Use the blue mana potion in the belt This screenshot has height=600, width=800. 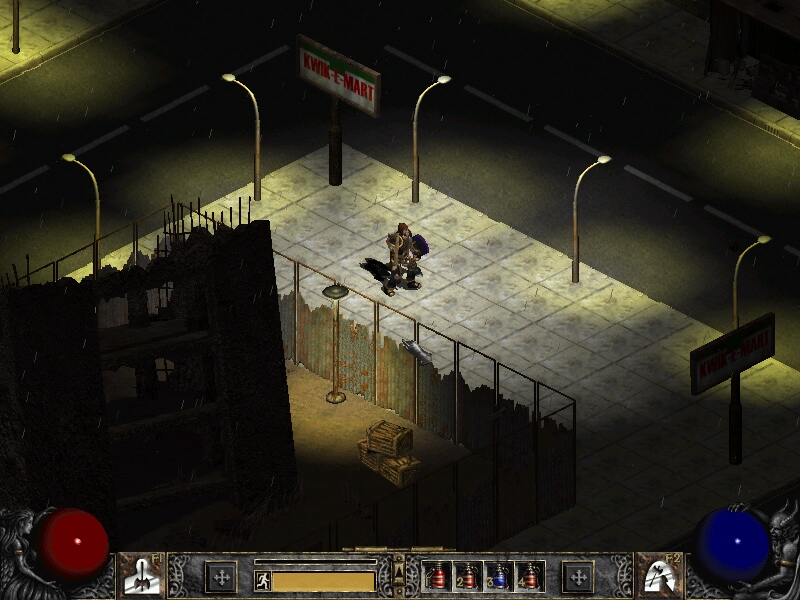click(x=499, y=576)
